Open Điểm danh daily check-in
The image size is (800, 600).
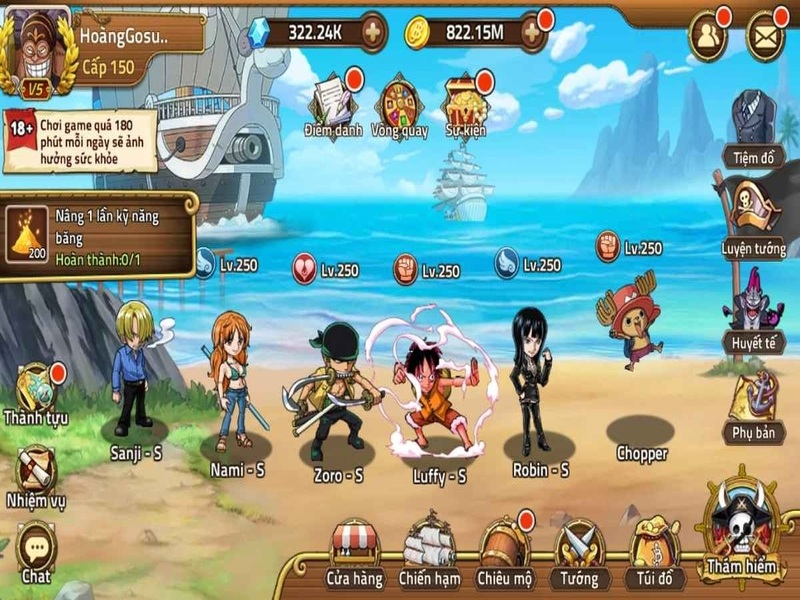332,100
